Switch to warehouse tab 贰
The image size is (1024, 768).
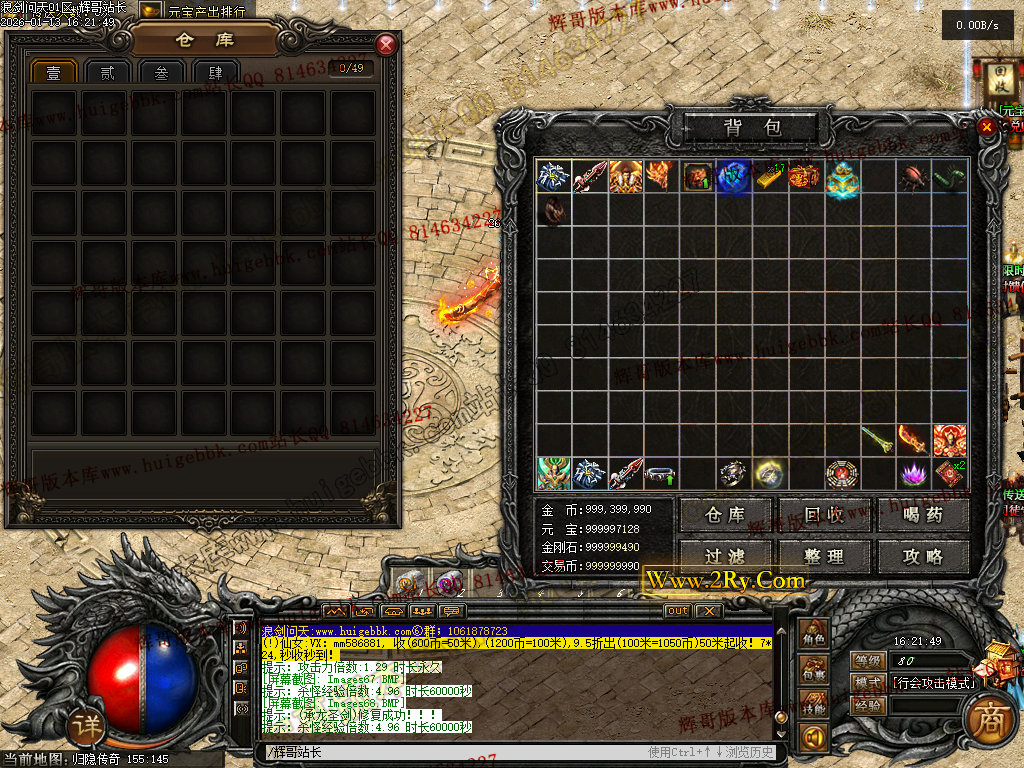107,72
